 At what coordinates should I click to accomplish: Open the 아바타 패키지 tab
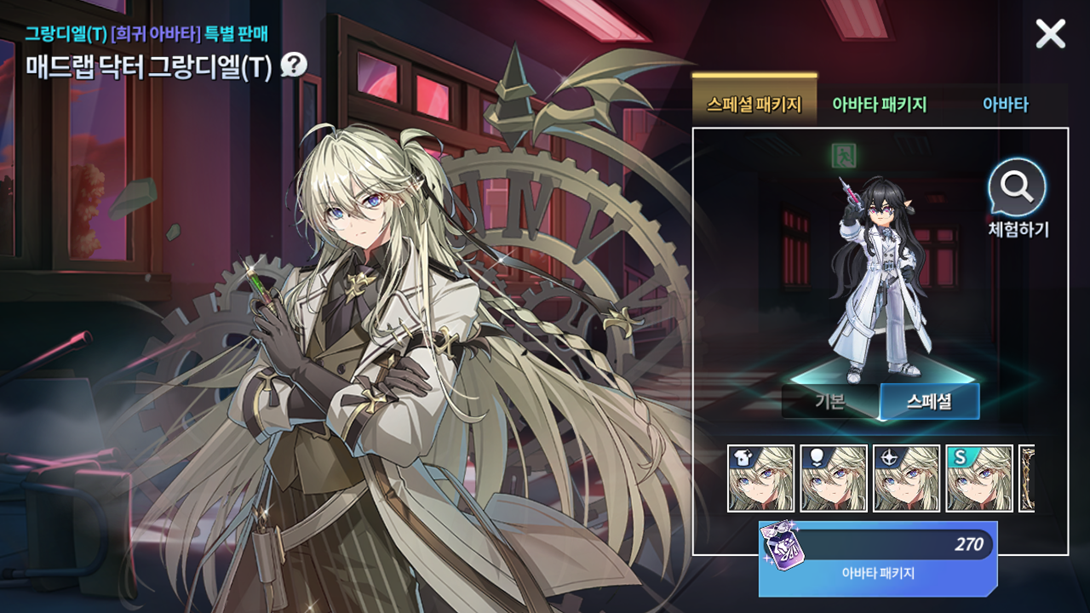879,104
